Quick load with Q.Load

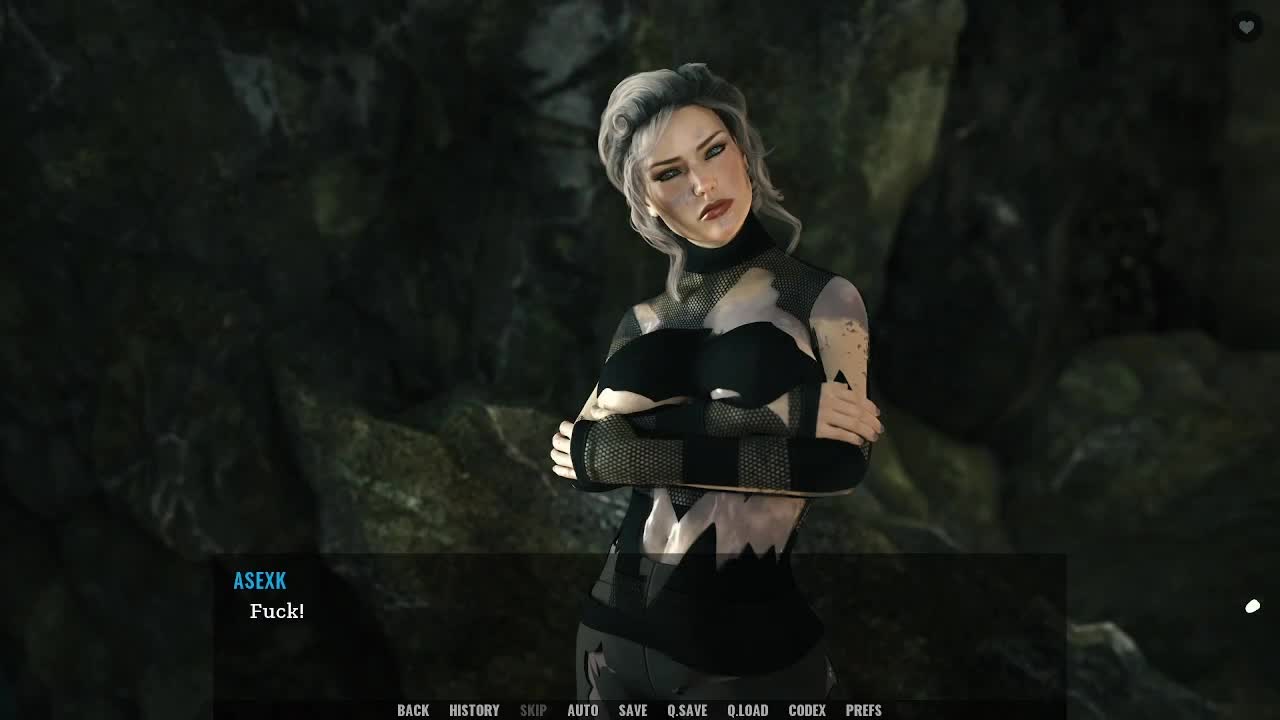tap(747, 710)
